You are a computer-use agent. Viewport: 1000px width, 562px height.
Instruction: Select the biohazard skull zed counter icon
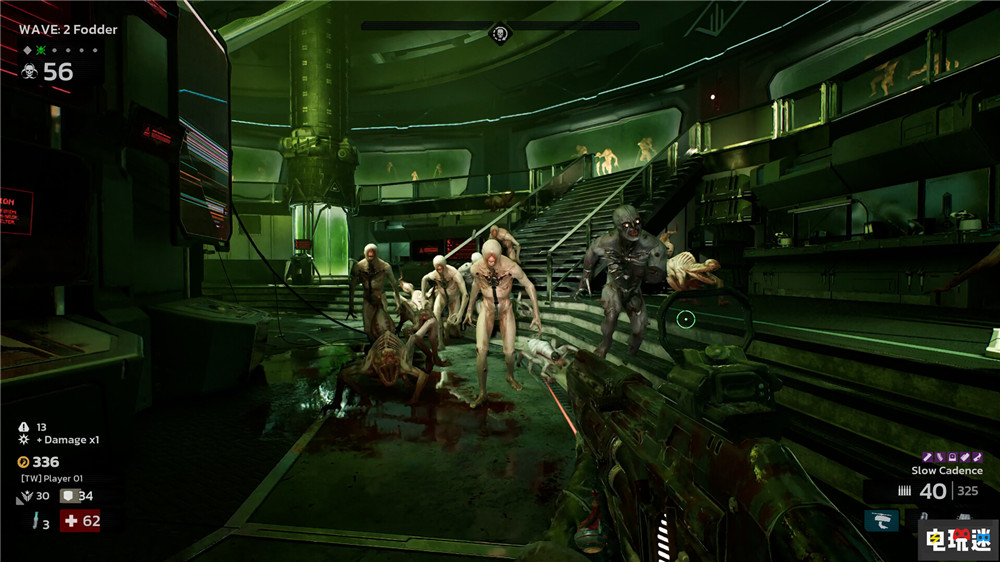(x=29, y=72)
